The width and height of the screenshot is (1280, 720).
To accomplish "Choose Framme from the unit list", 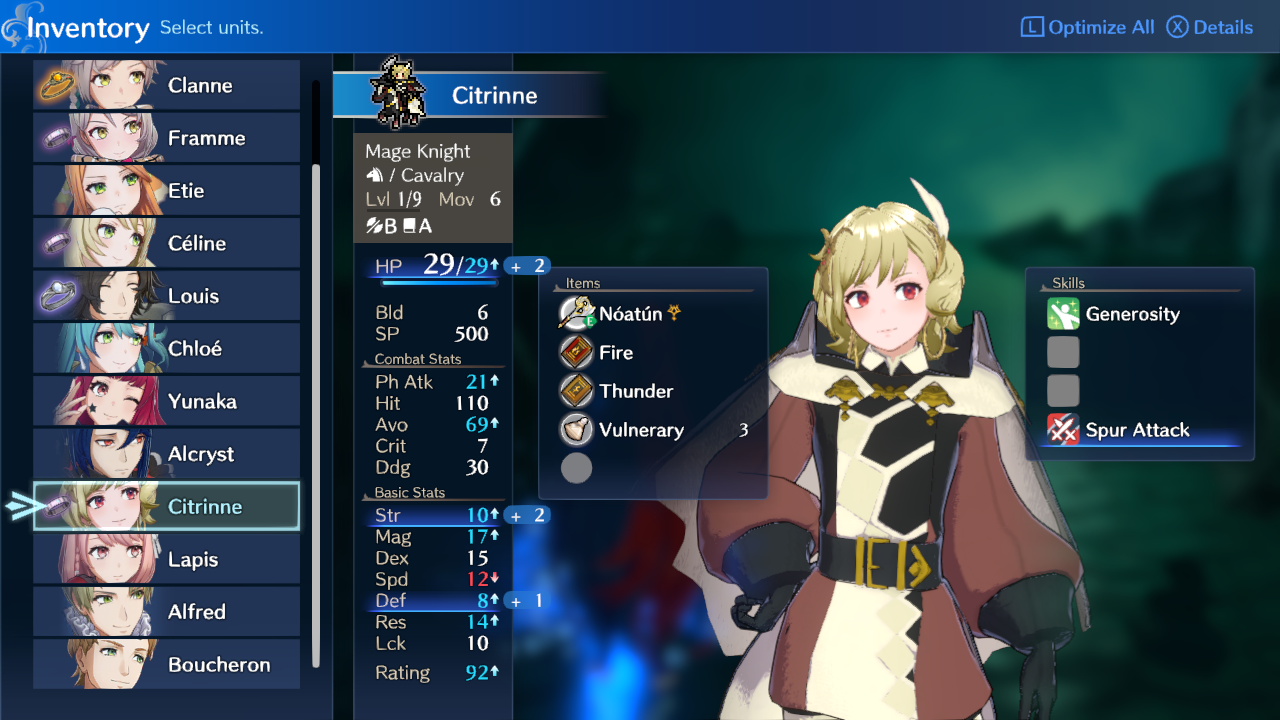I will [167, 138].
